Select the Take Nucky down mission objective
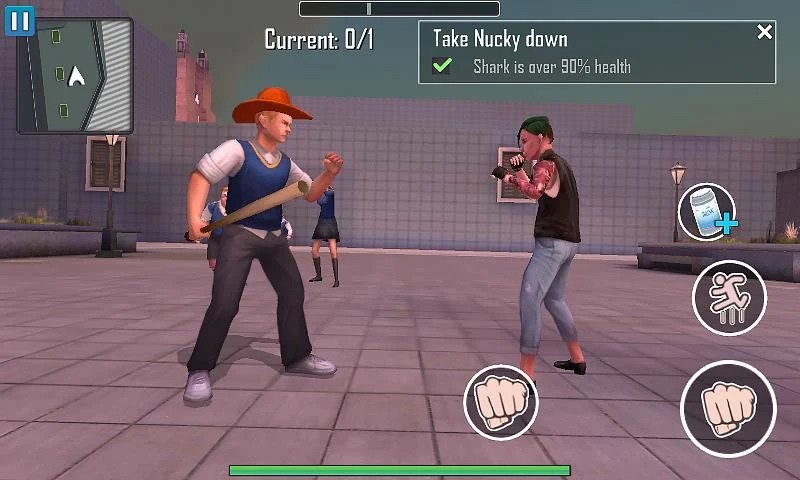Image resolution: width=800 pixels, height=480 pixels. [500, 40]
